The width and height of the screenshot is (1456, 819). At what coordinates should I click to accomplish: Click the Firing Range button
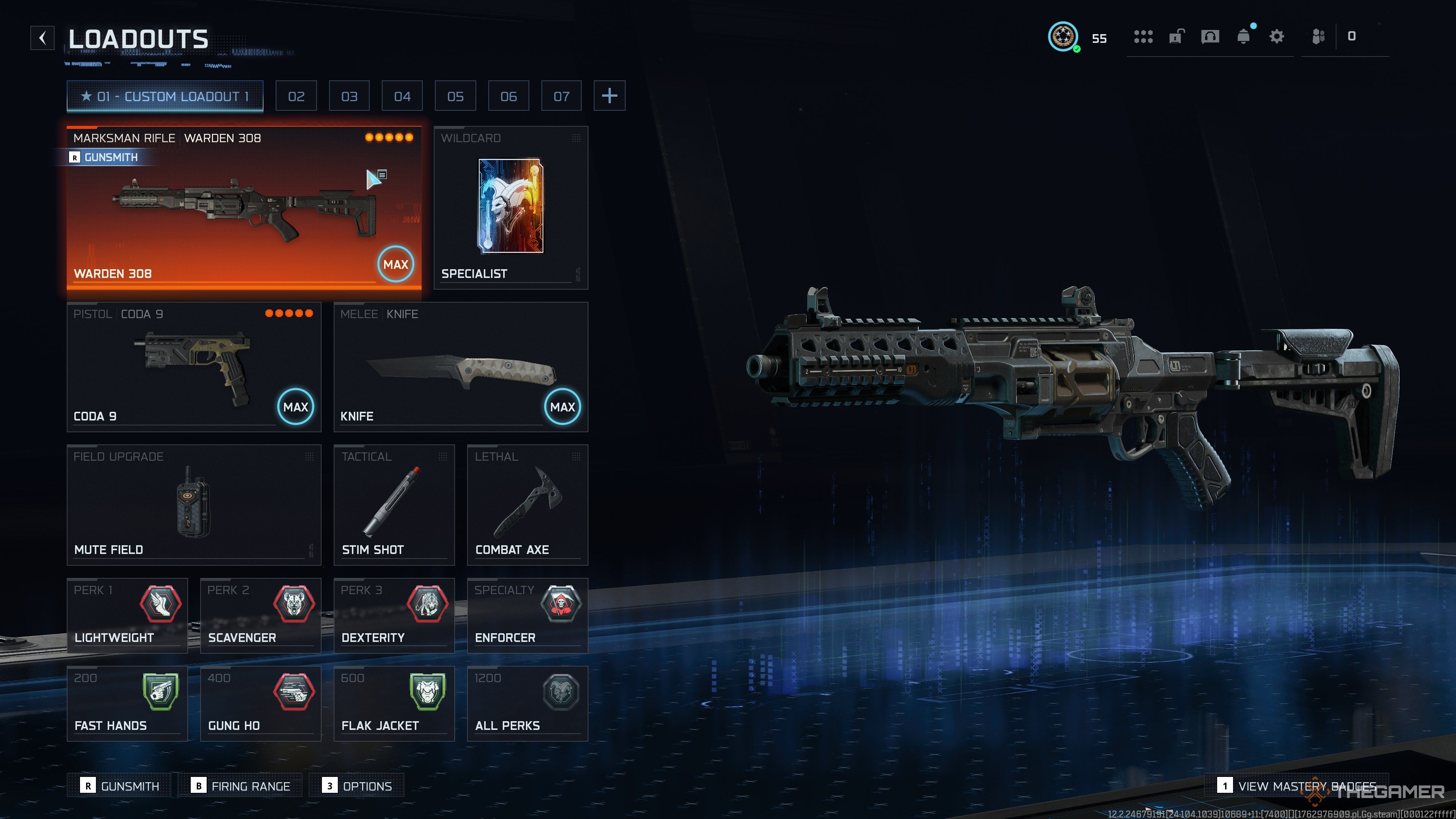[240, 786]
